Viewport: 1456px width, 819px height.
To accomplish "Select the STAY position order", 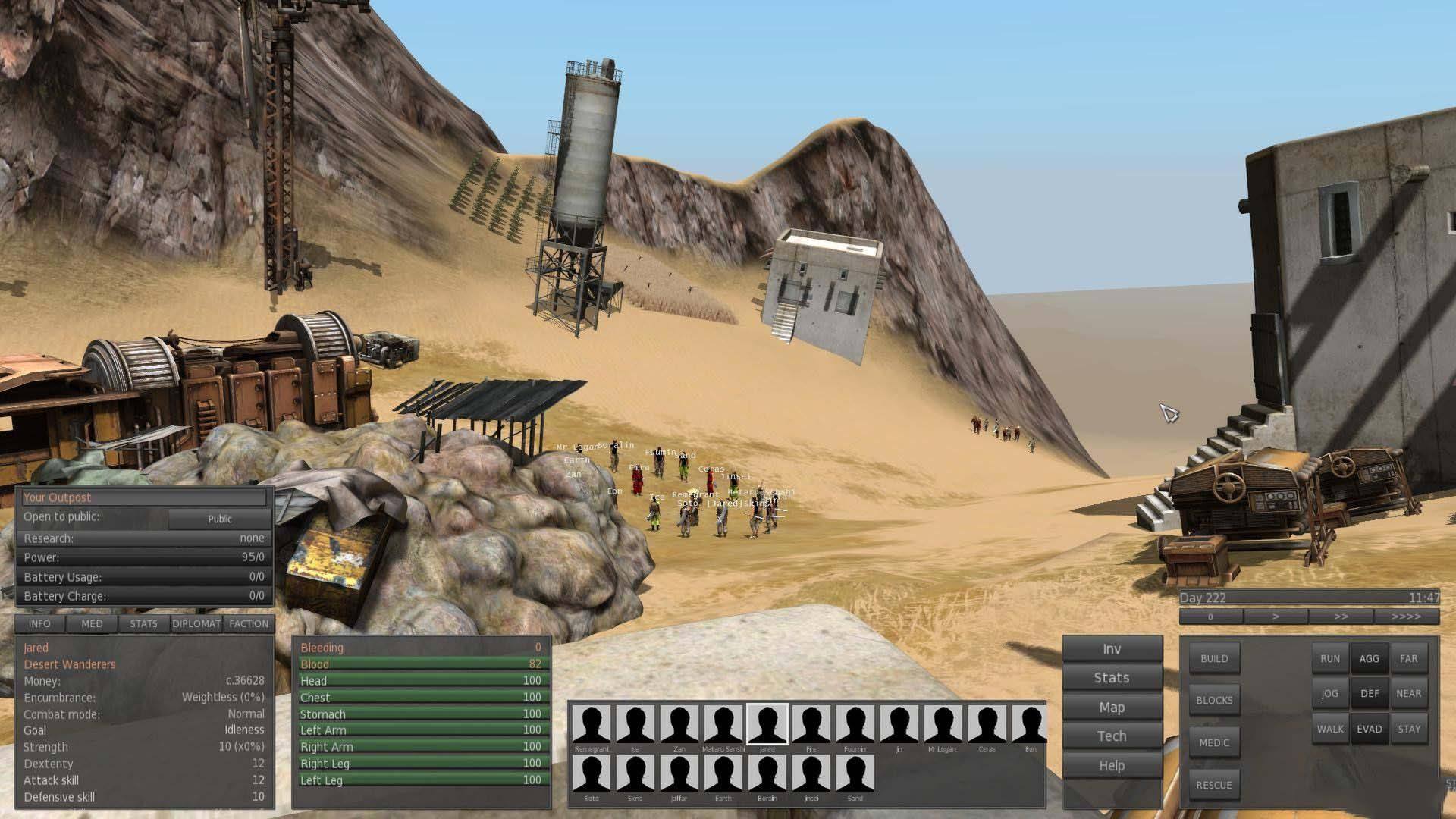I will click(x=1409, y=729).
